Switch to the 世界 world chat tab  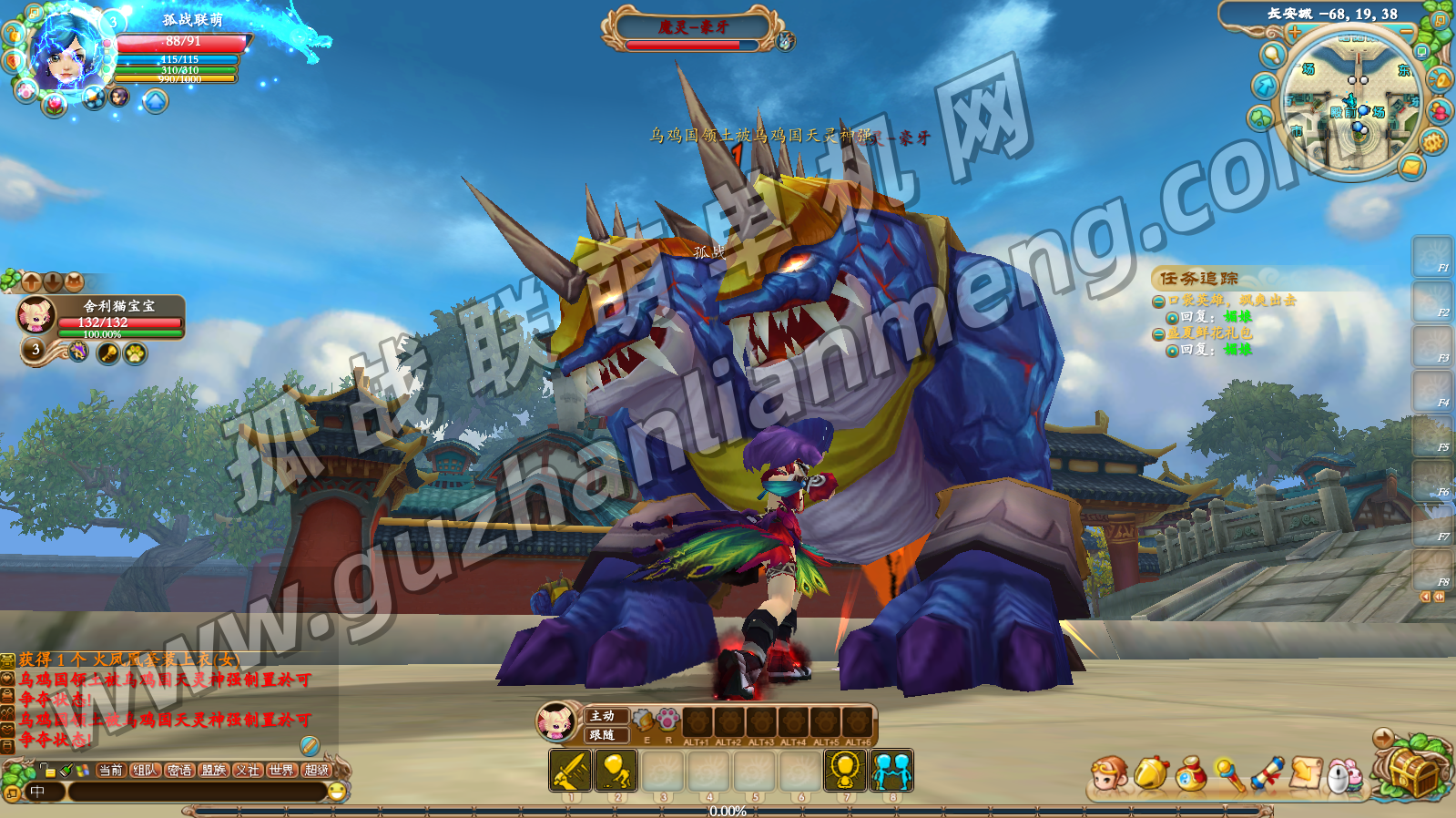(281, 771)
